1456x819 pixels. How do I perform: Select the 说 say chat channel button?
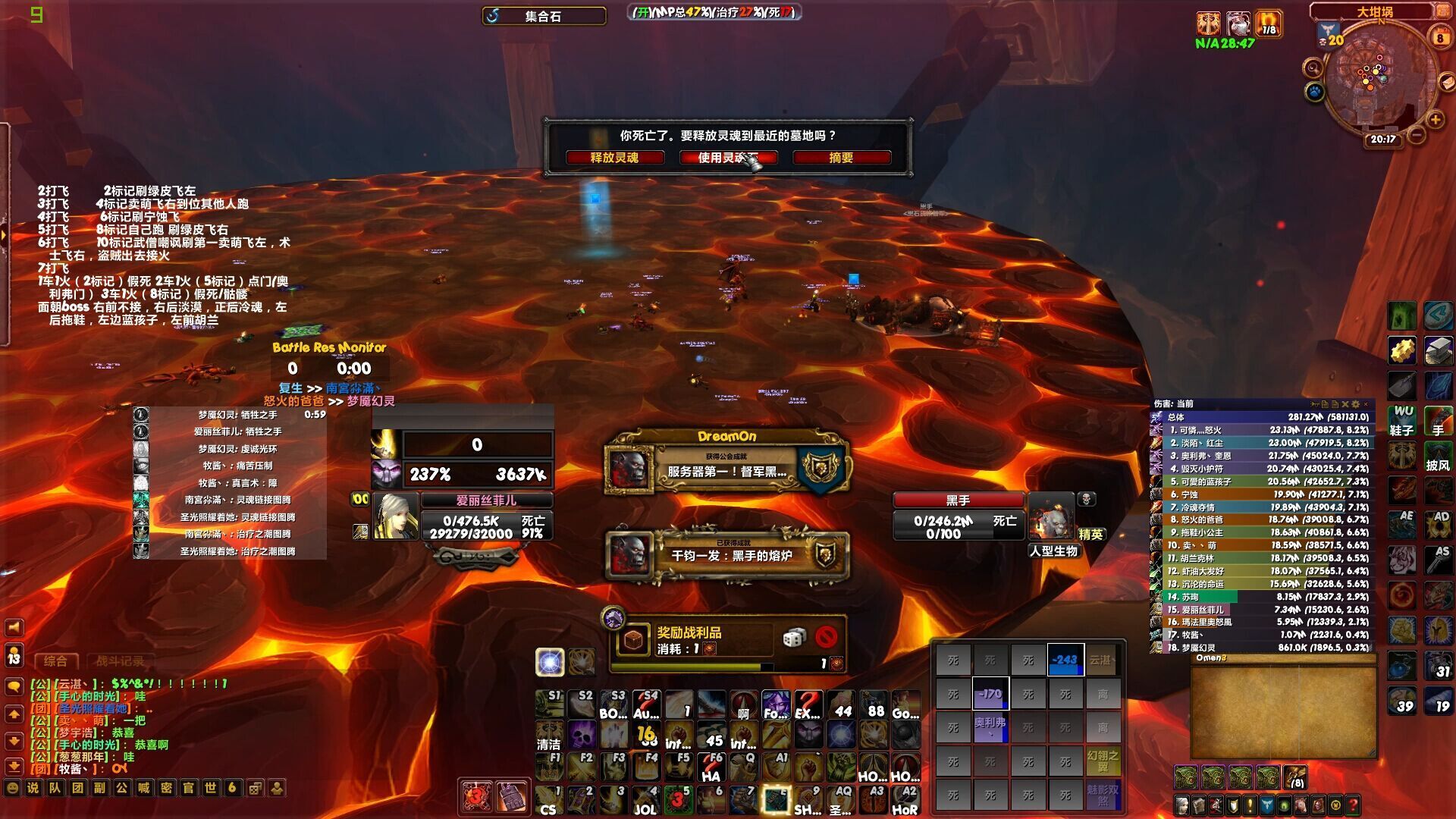[x=33, y=788]
